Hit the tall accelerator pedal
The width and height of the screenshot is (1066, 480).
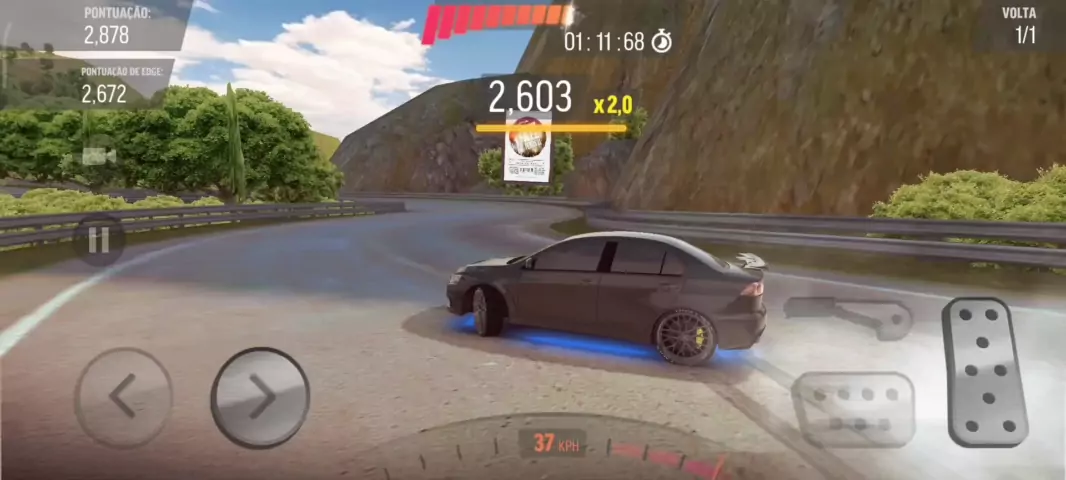(985, 370)
